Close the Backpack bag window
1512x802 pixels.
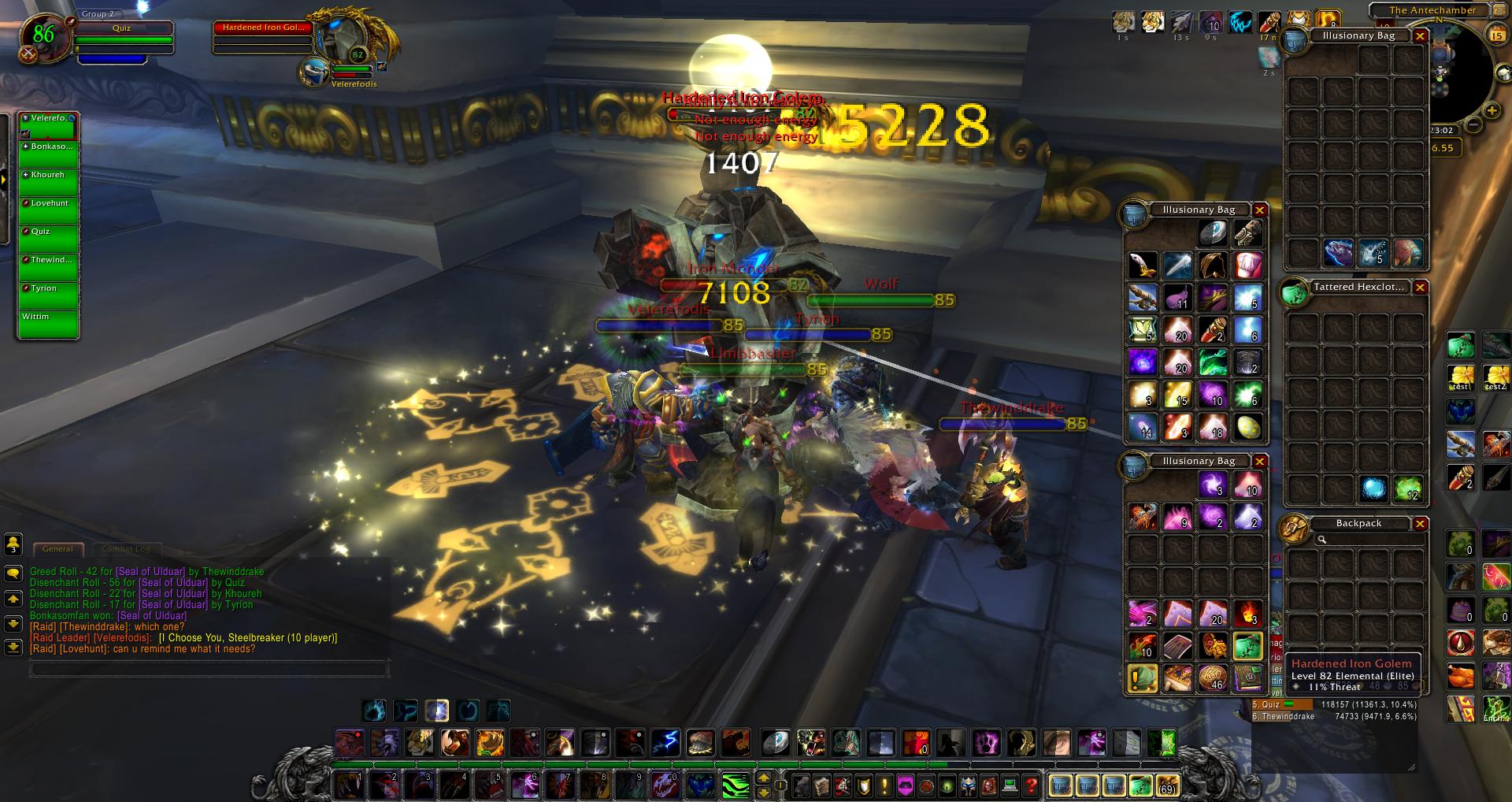click(x=1421, y=524)
